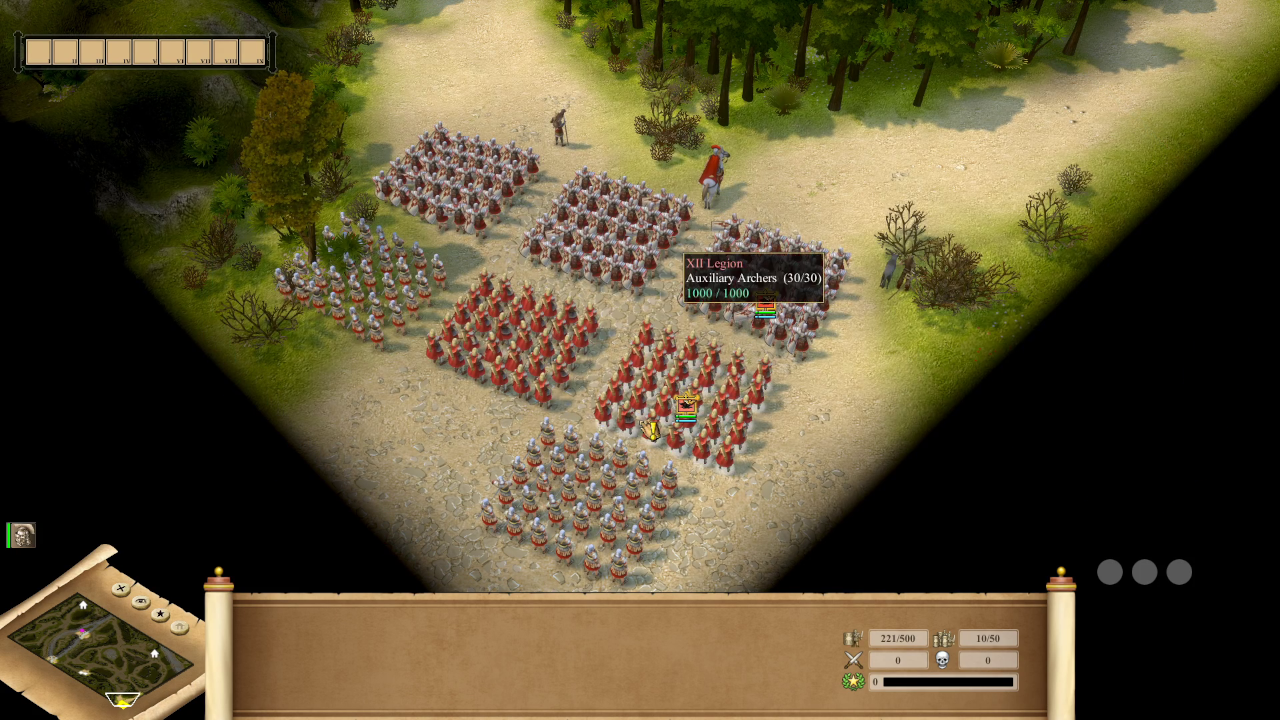Click the skull casualties icon
The image size is (1280, 720).
coord(945,660)
